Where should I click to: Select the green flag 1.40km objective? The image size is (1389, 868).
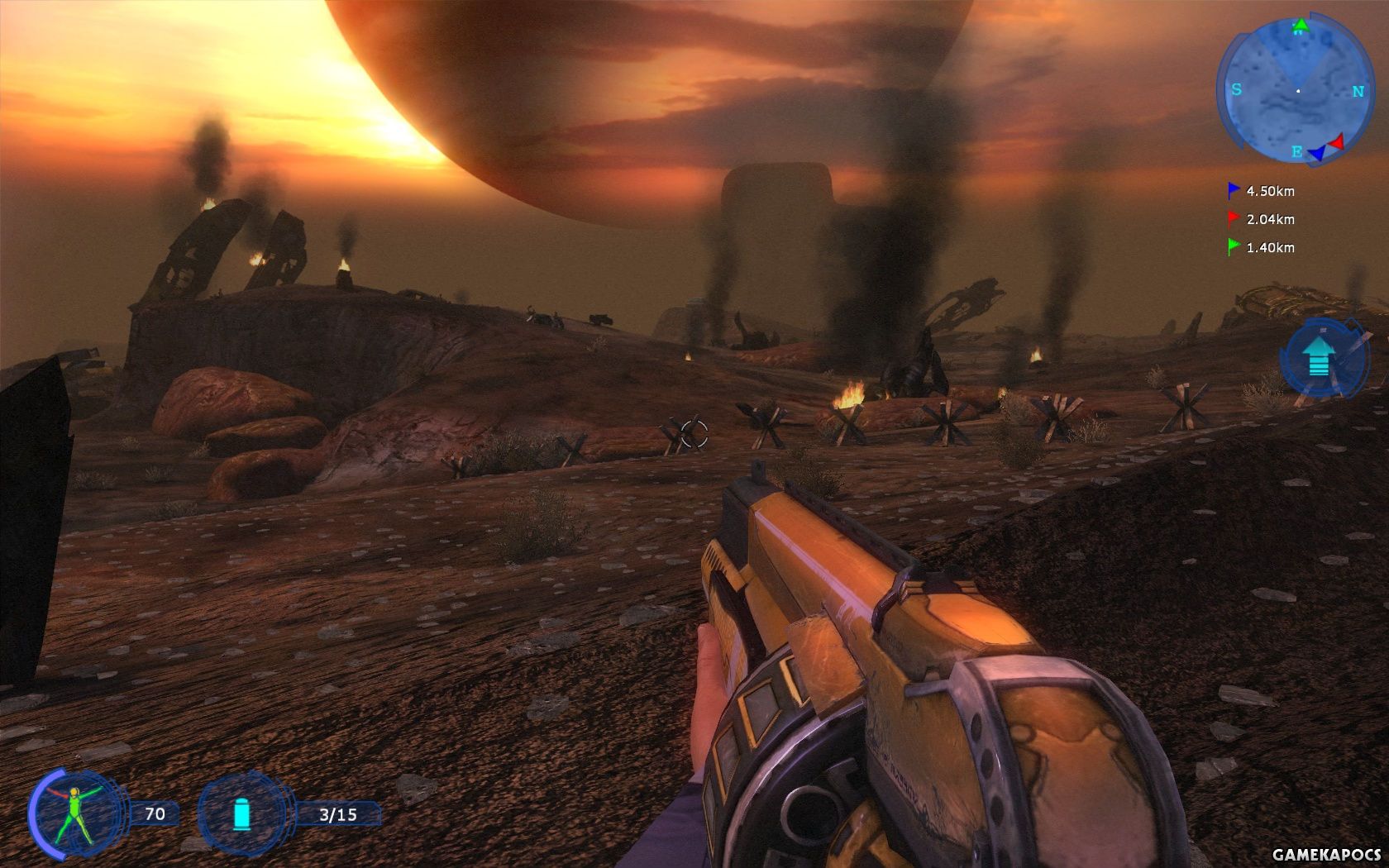pos(1261,247)
